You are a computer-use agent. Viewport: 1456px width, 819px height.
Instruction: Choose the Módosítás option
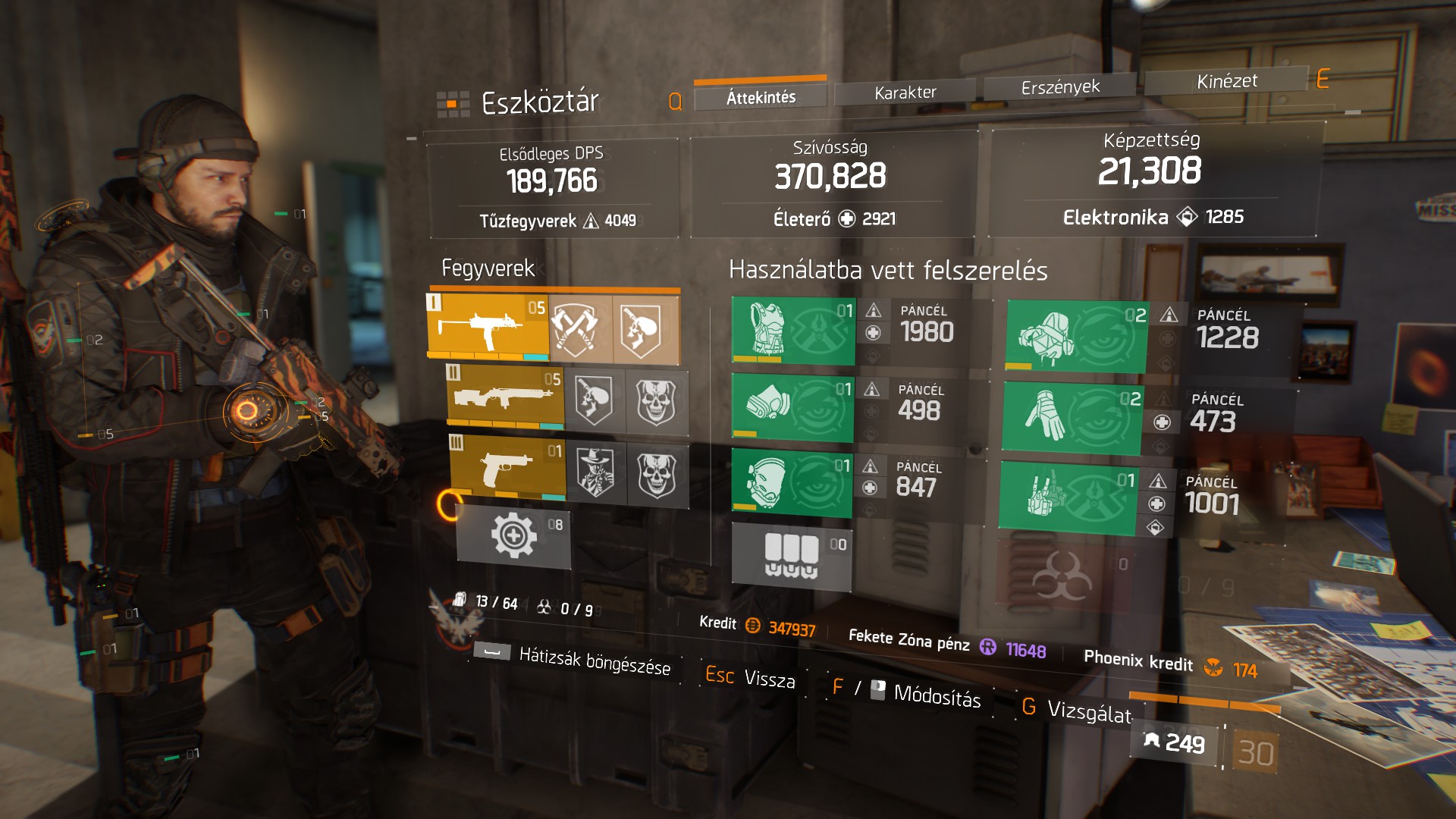[937, 694]
